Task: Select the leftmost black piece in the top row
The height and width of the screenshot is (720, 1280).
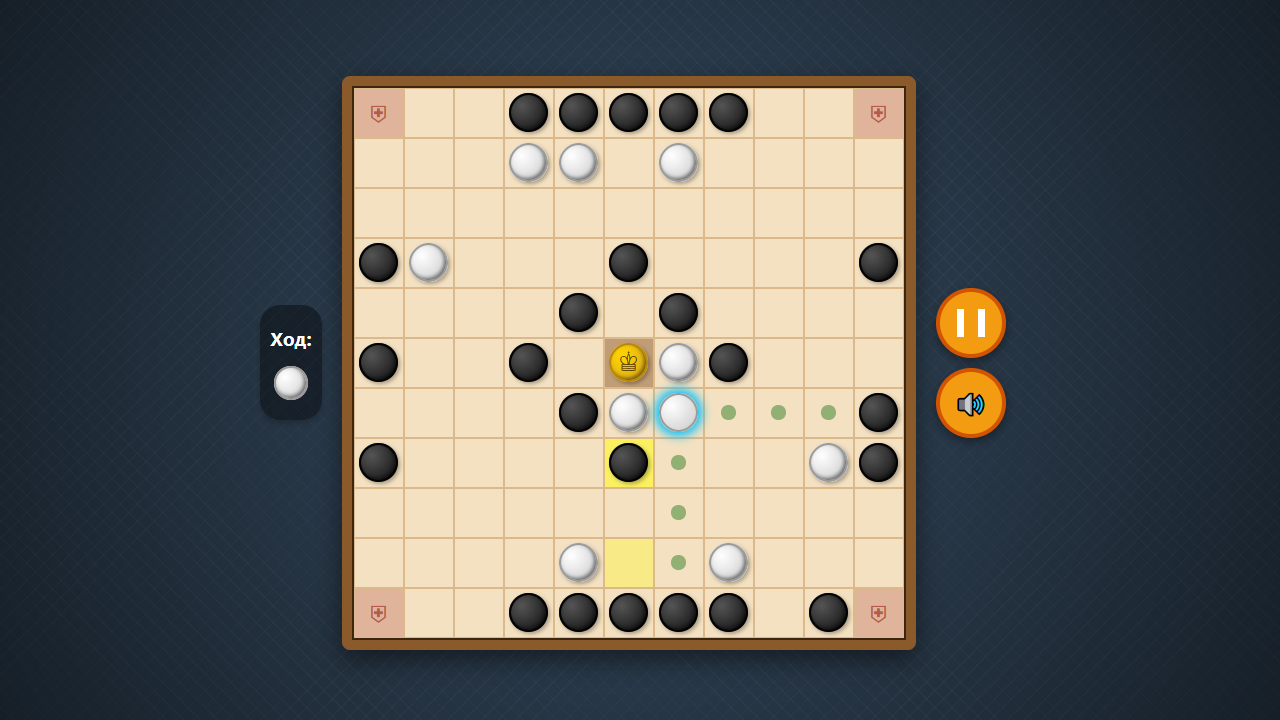Action: pyautogui.click(x=528, y=112)
